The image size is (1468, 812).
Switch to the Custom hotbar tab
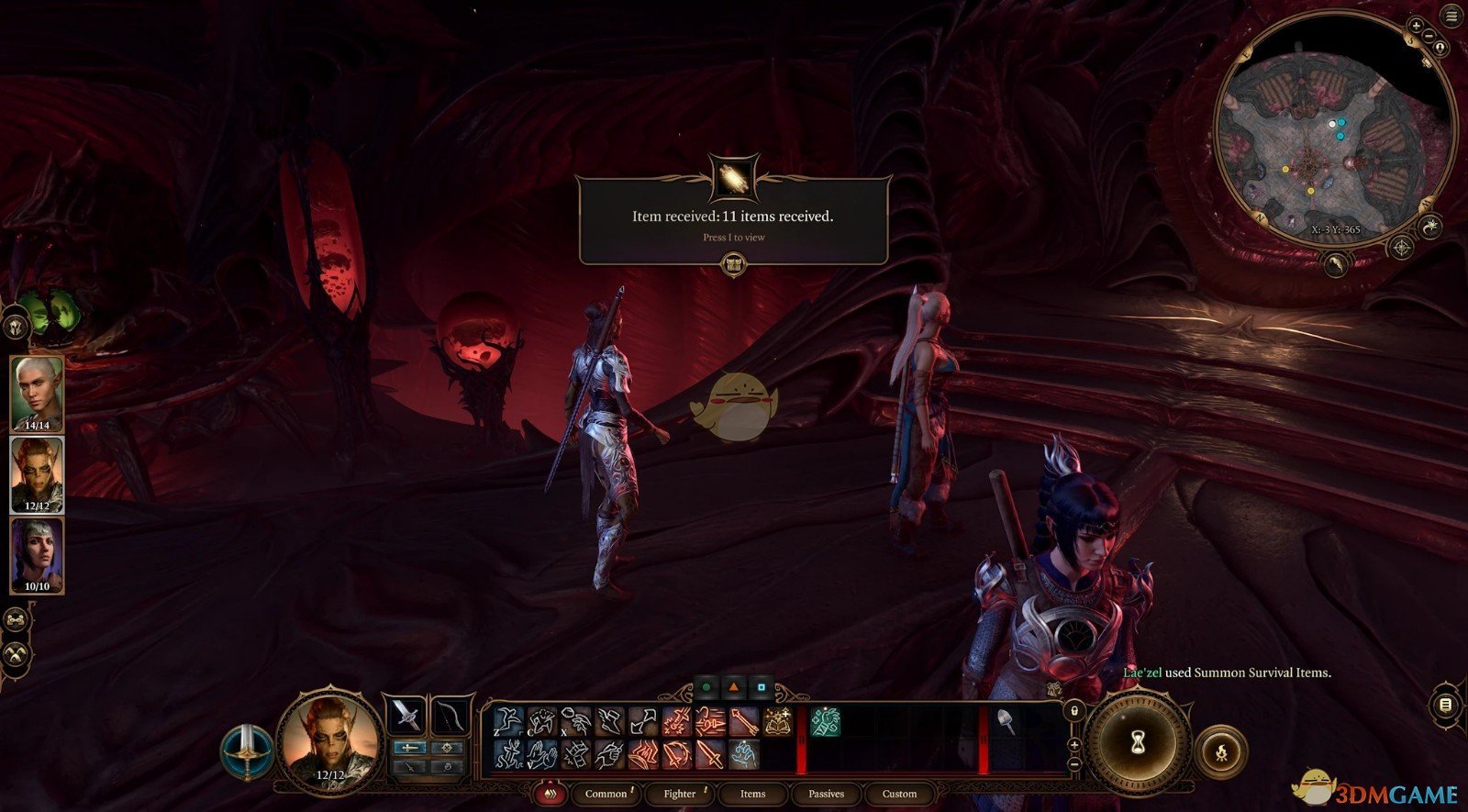tap(899, 794)
